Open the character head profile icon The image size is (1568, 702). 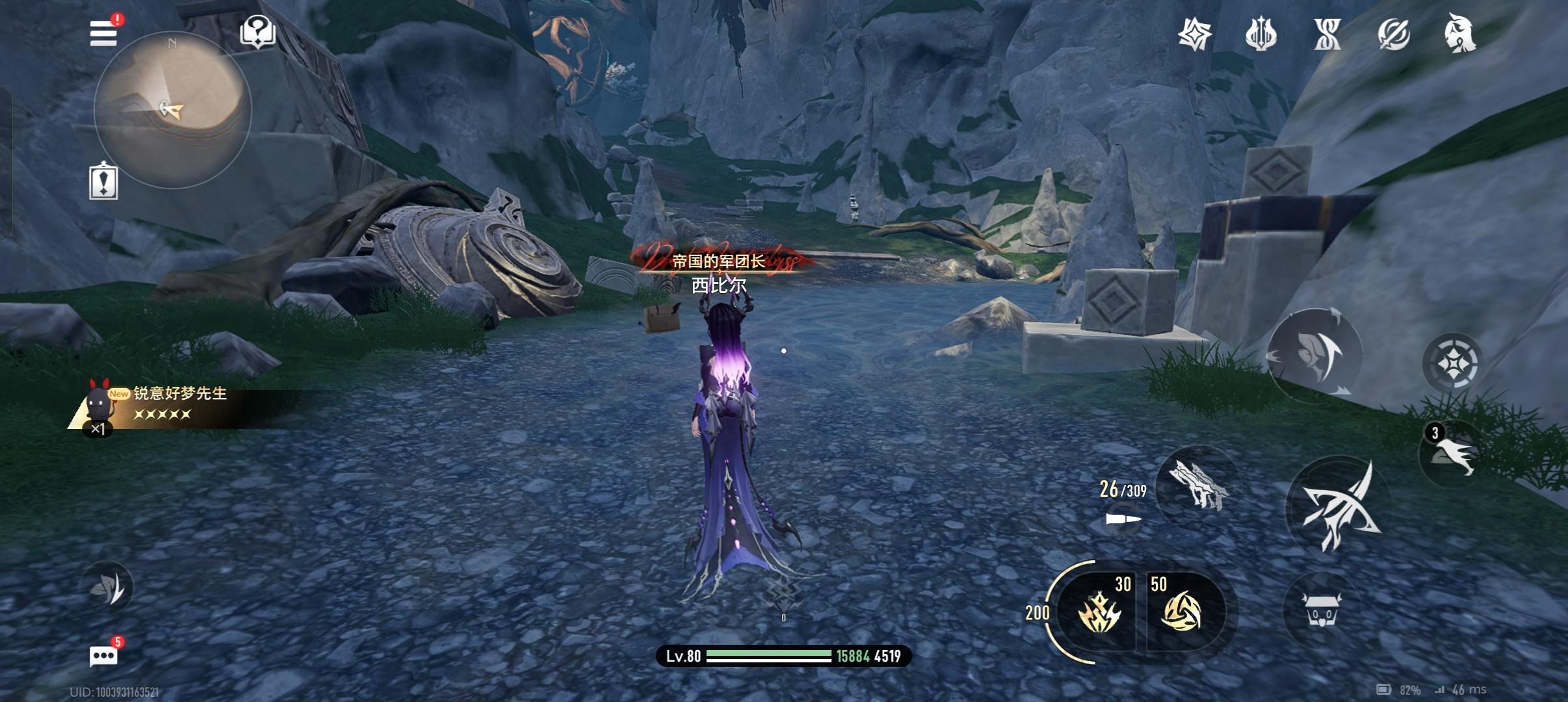tap(1459, 34)
